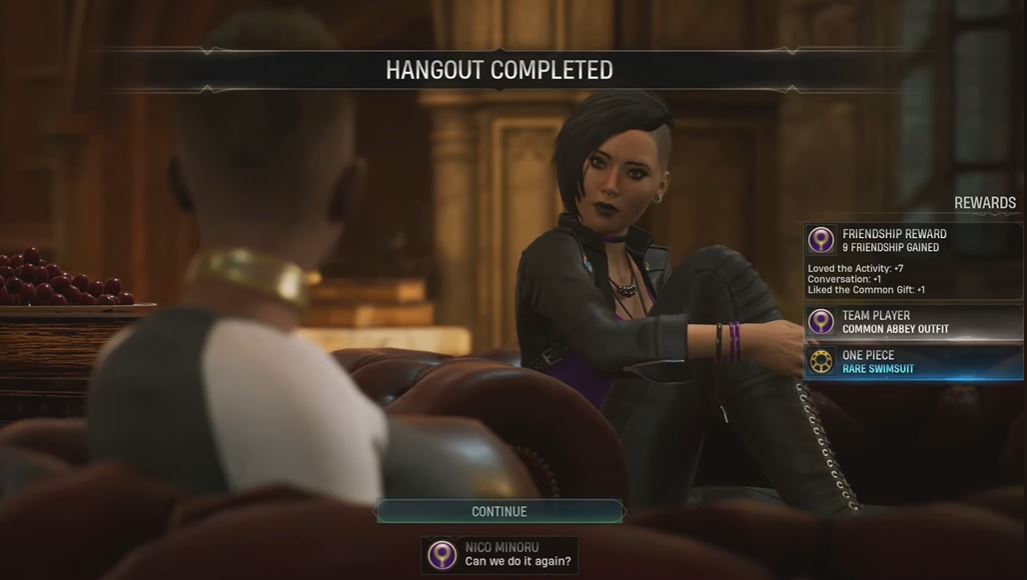Viewport: 1027px width, 580px height.
Task: Continue past the Hangout Completed screen
Action: point(499,511)
